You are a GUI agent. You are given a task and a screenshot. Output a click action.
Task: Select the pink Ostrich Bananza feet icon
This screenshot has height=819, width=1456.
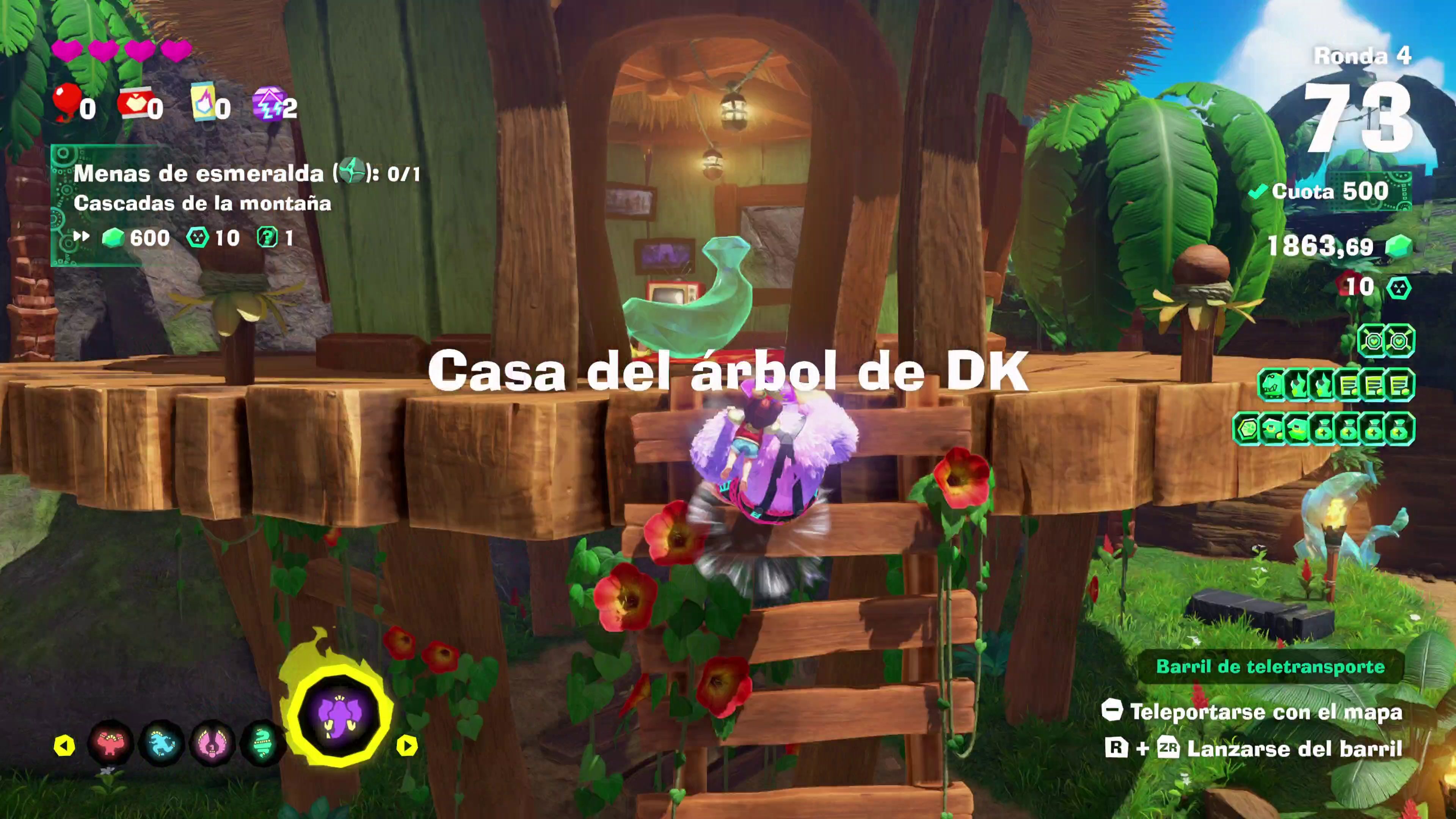[x=212, y=743]
